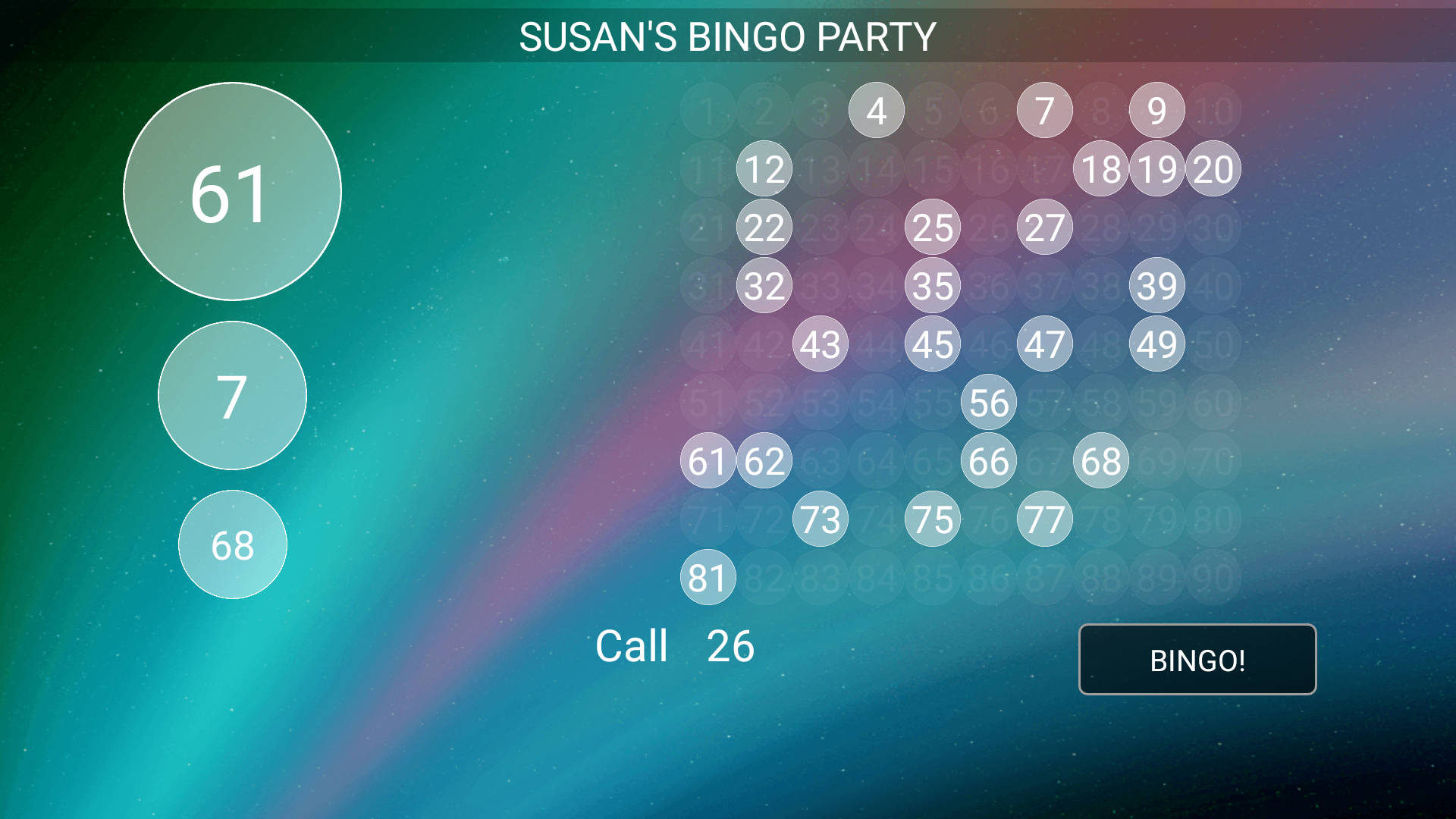The height and width of the screenshot is (819, 1456).
Task: Select number 19 on the bingo board
Action: point(1156,169)
